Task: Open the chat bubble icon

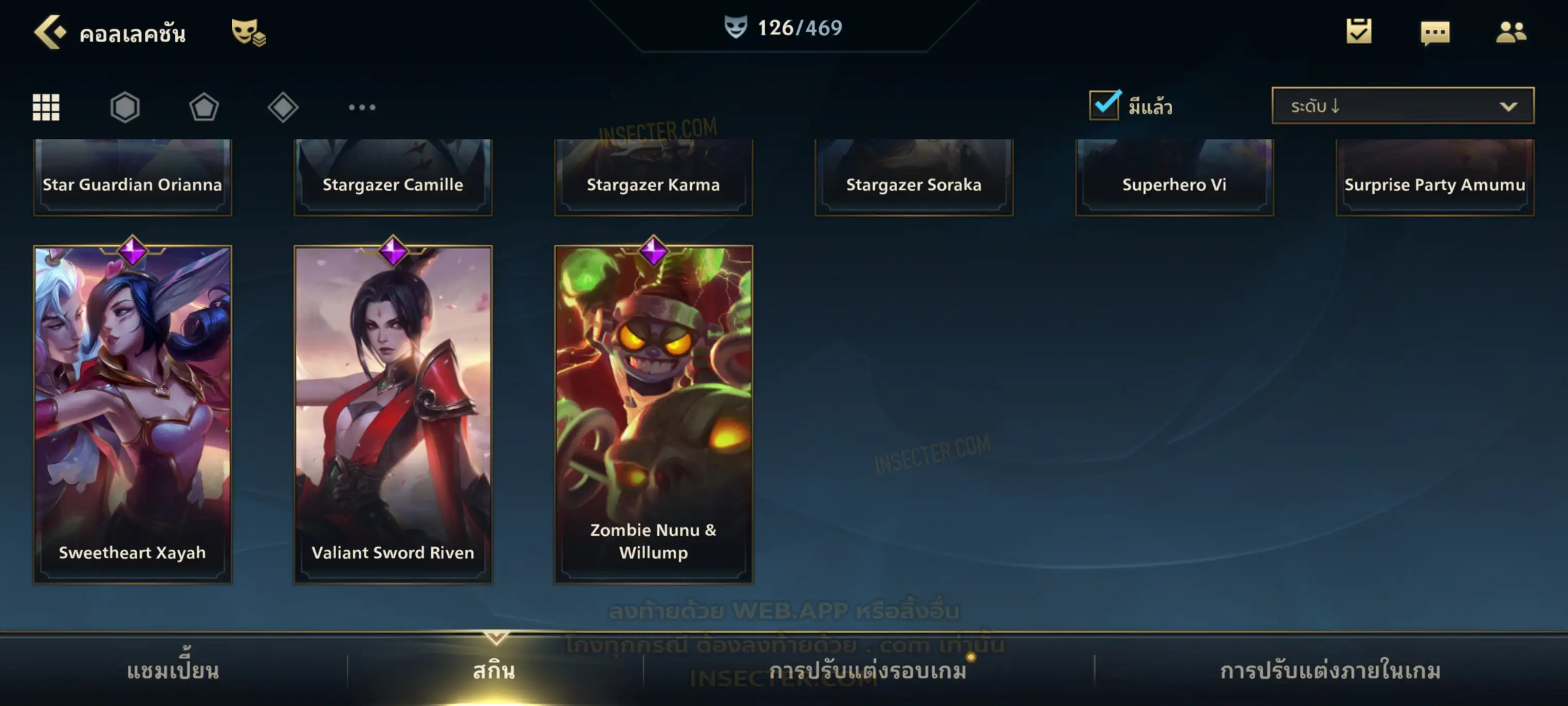Action: 1435,32
